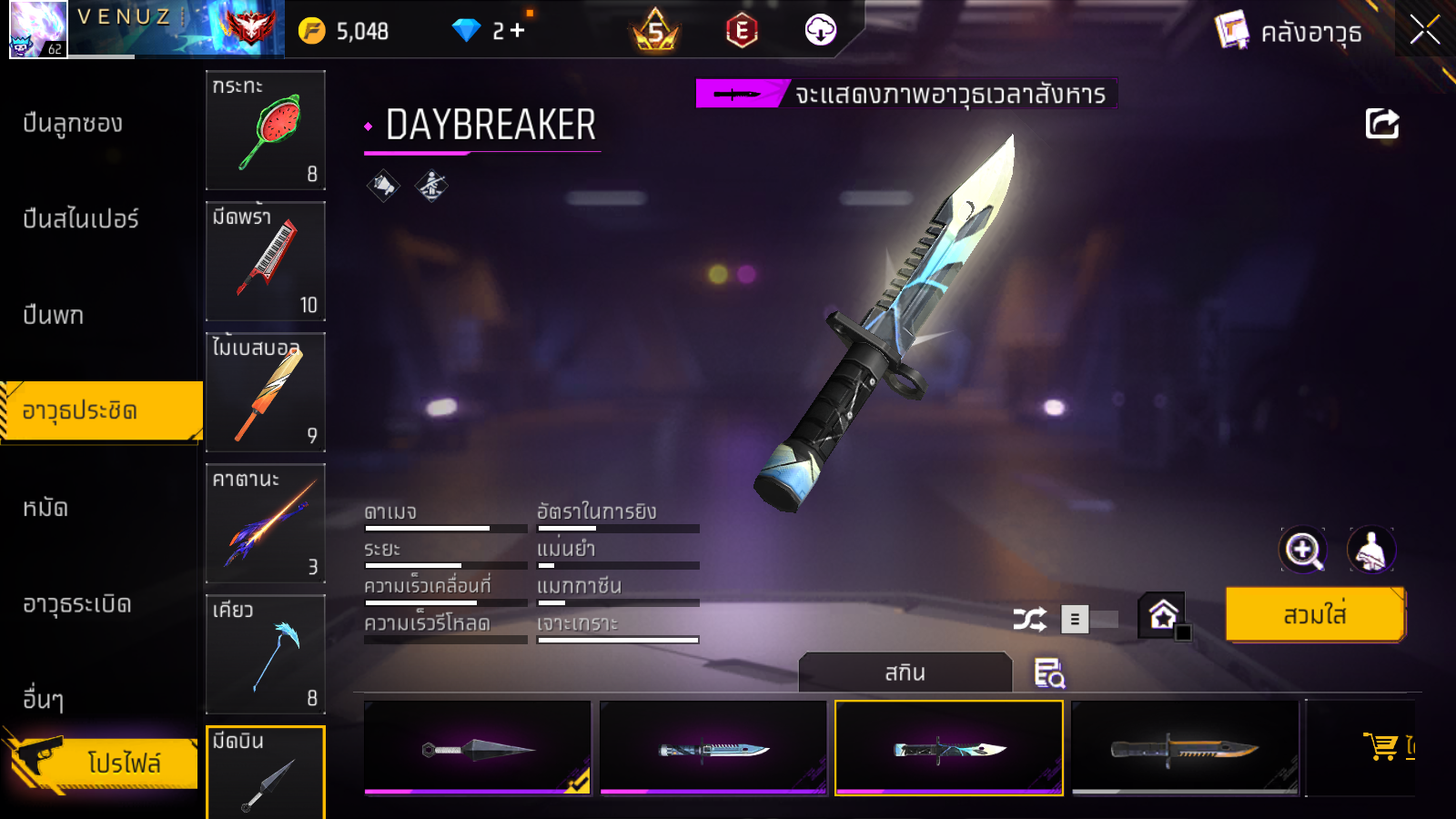Close the weapon screen with the X
This screenshot has width=1456, height=819.
point(1424,30)
